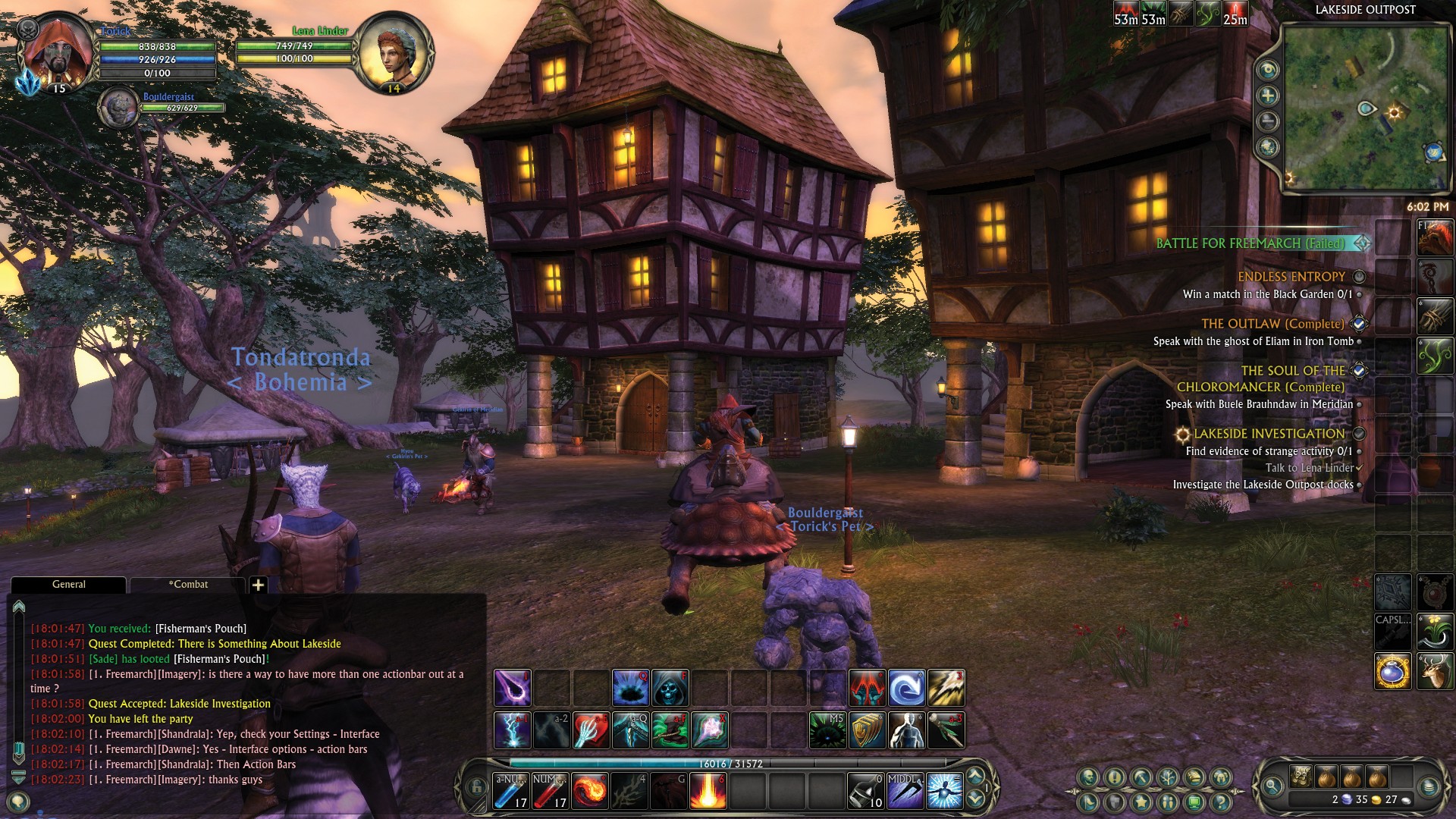Viewport: 1456px width, 819px height.
Task: Open the world map globe button
Action: 1267,147
